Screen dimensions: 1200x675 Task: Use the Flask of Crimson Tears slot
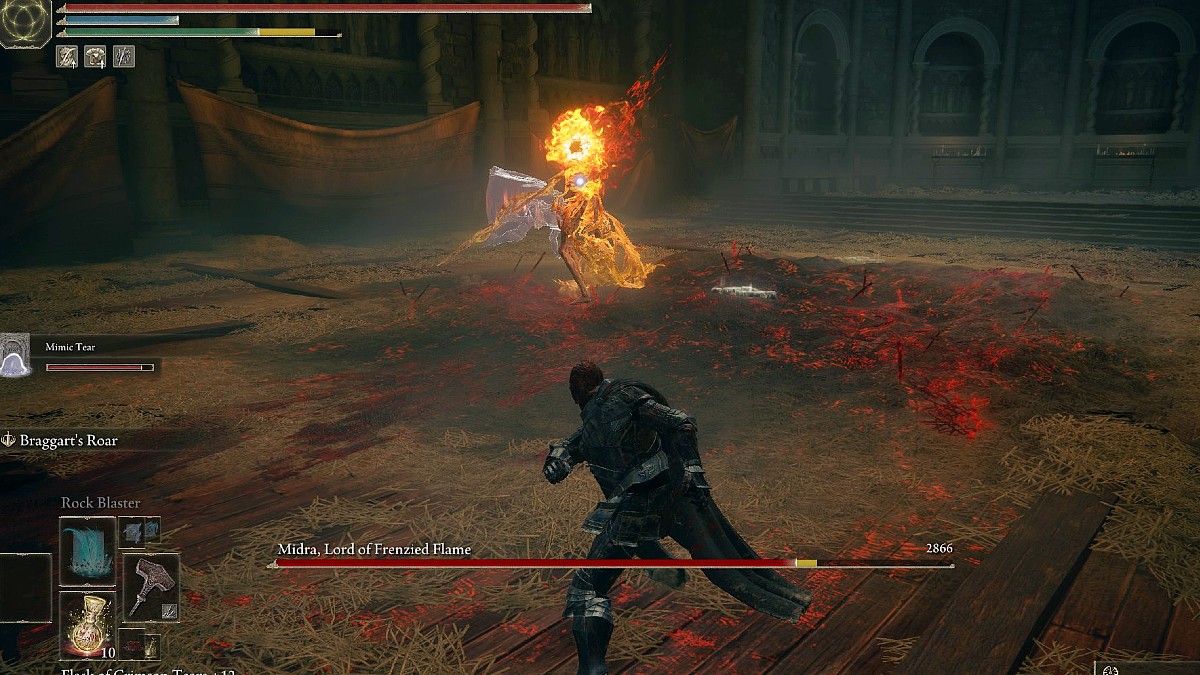pos(88,624)
